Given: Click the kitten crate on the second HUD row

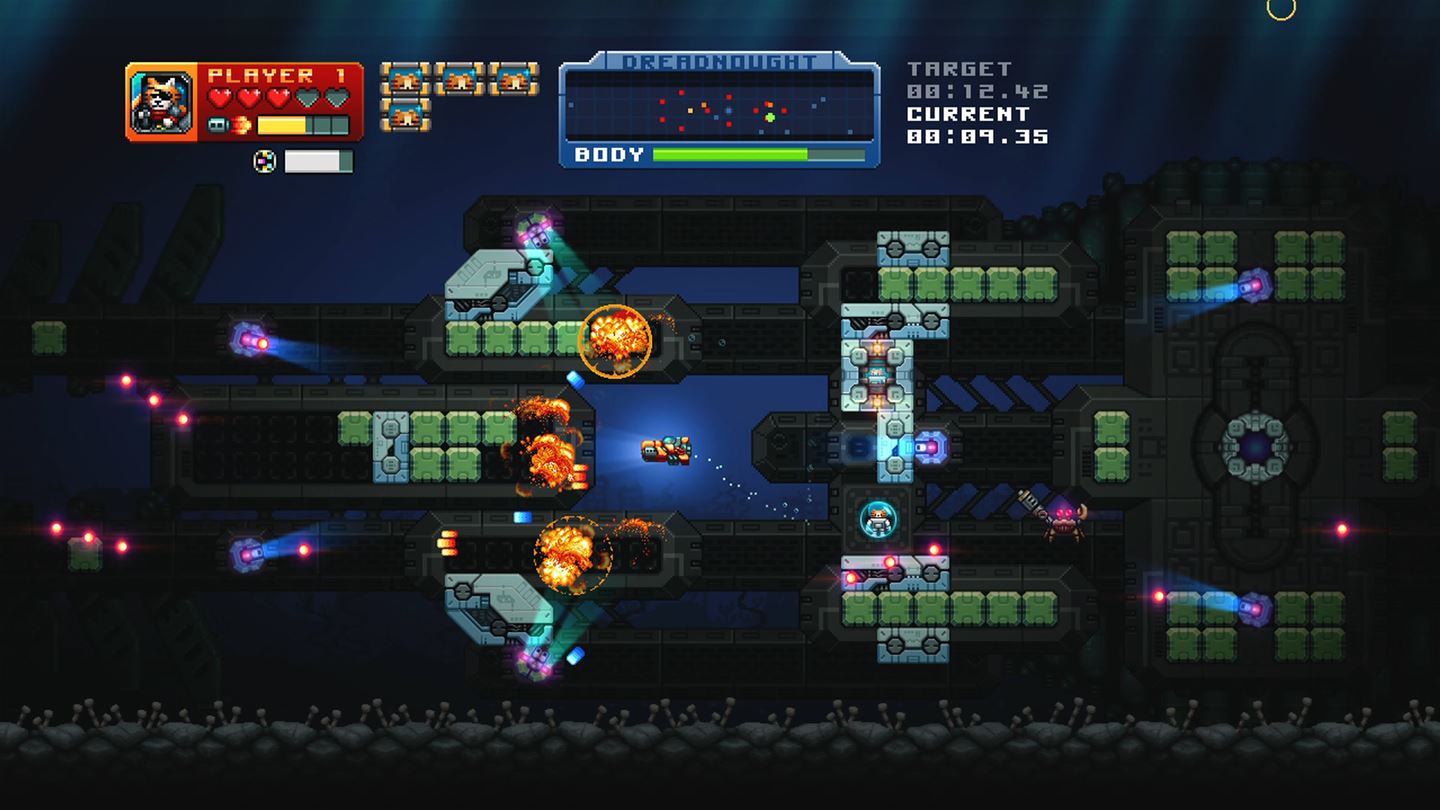Looking at the screenshot, I should tap(404, 116).
